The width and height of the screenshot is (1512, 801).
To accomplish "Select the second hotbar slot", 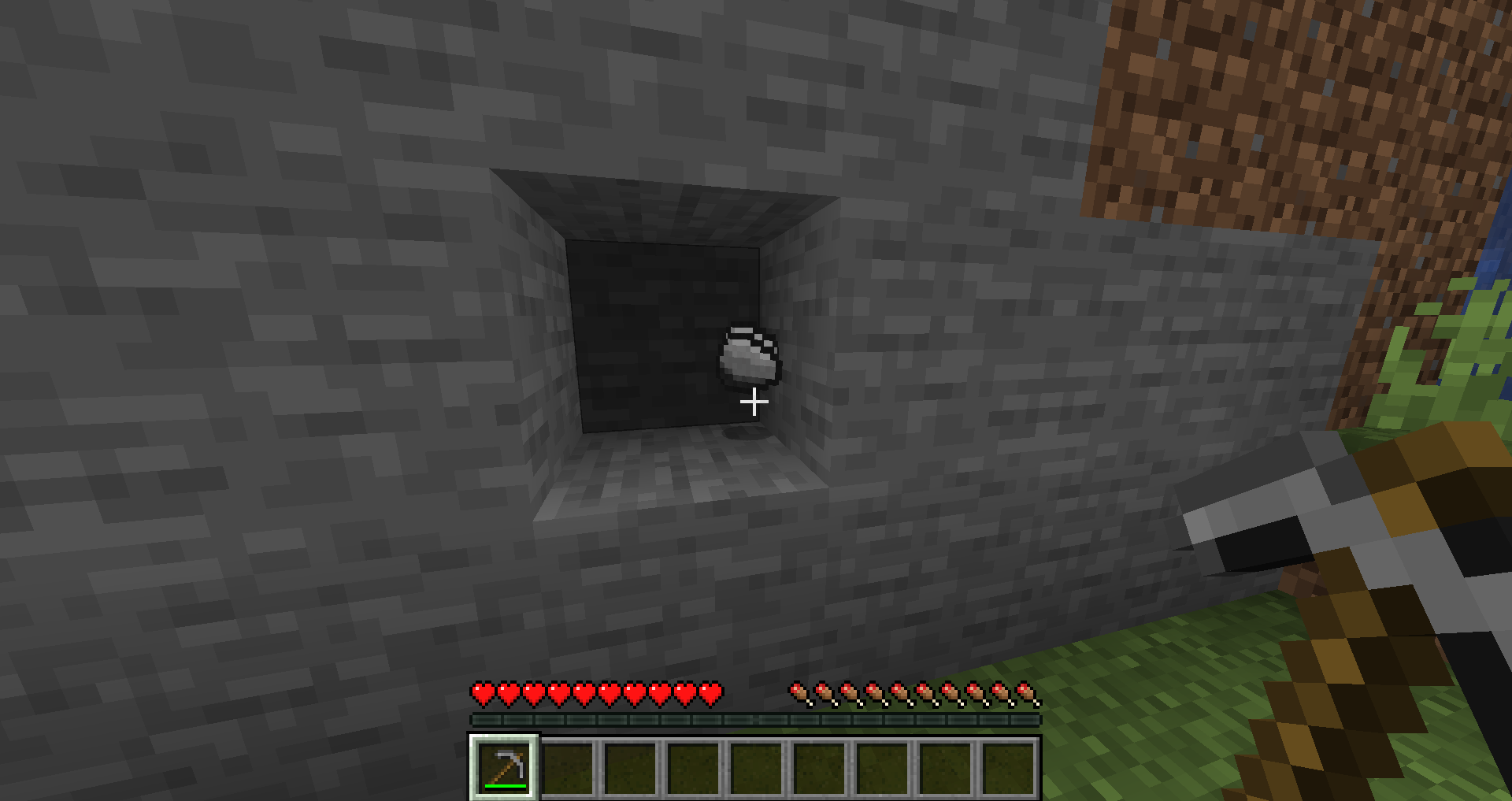I will click(x=567, y=766).
